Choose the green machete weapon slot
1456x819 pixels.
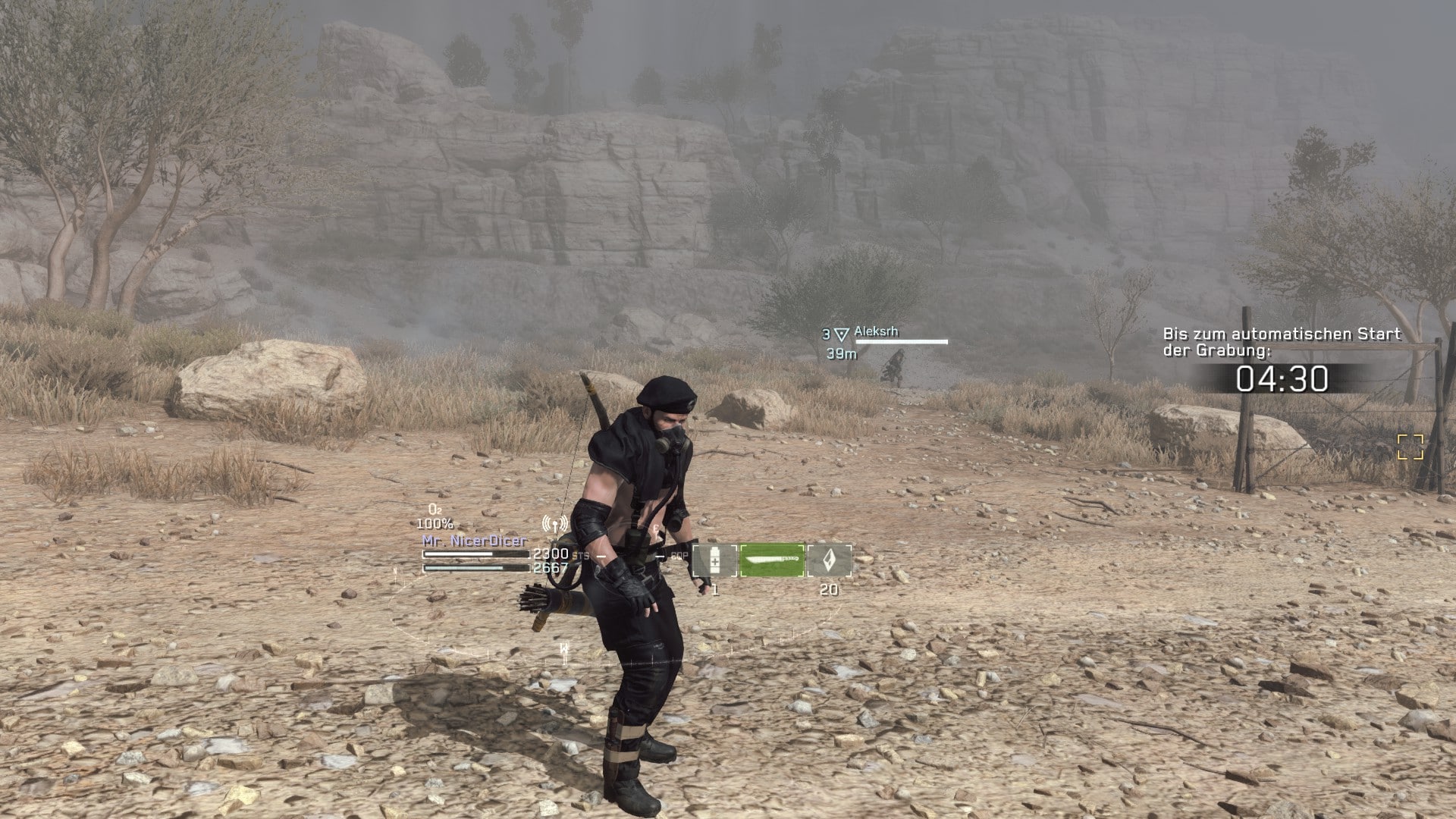tap(772, 560)
